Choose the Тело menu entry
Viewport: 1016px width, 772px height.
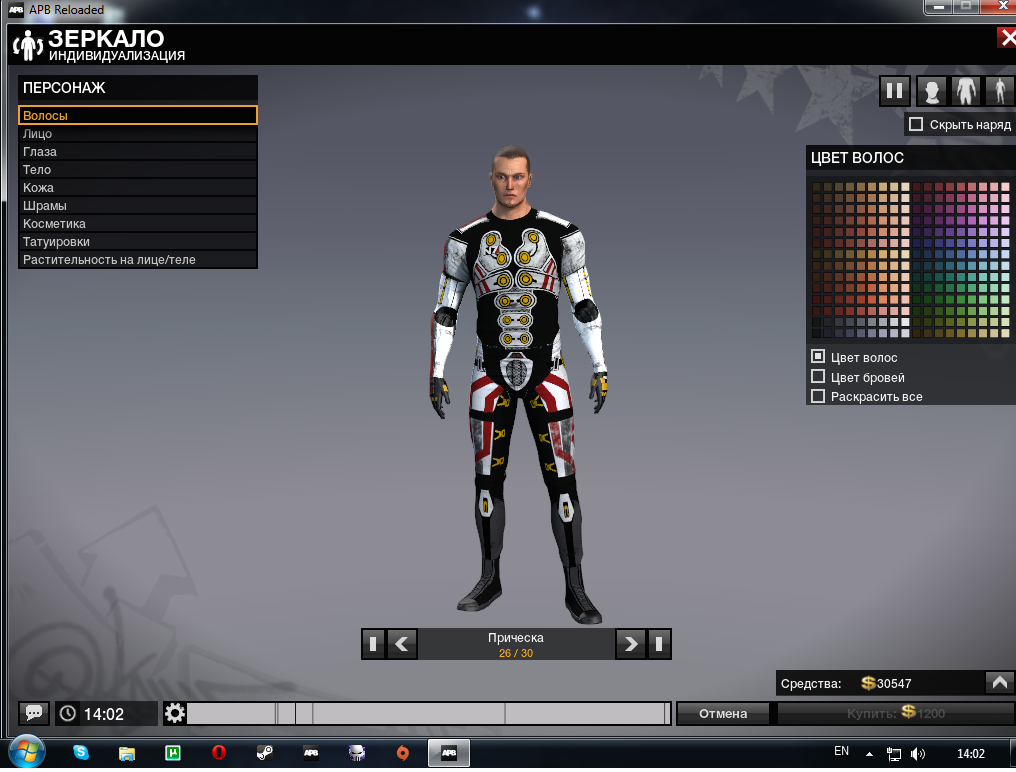138,170
